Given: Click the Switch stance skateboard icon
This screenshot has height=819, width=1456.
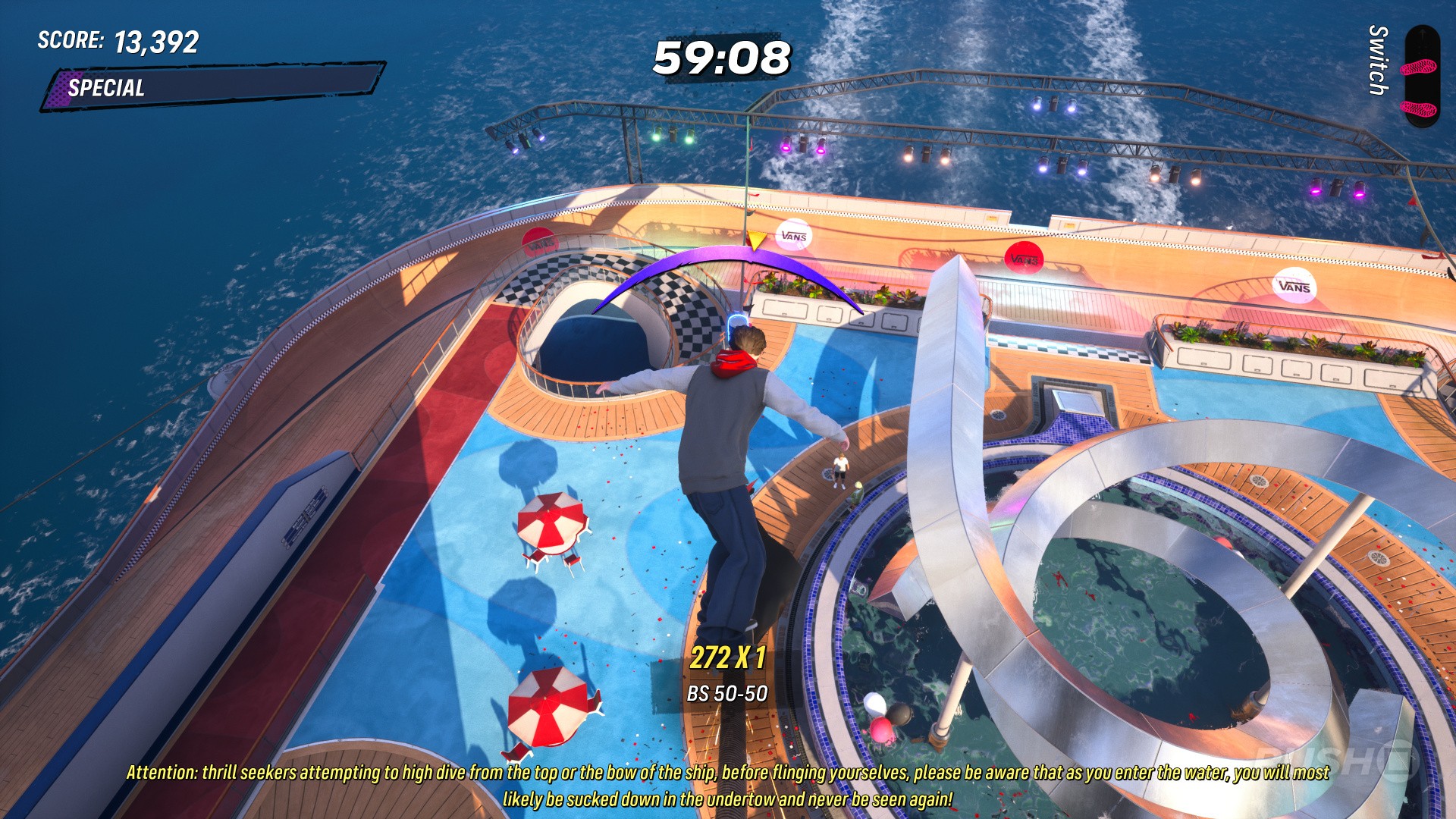Looking at the screenshot, I should click(1420, 76).
